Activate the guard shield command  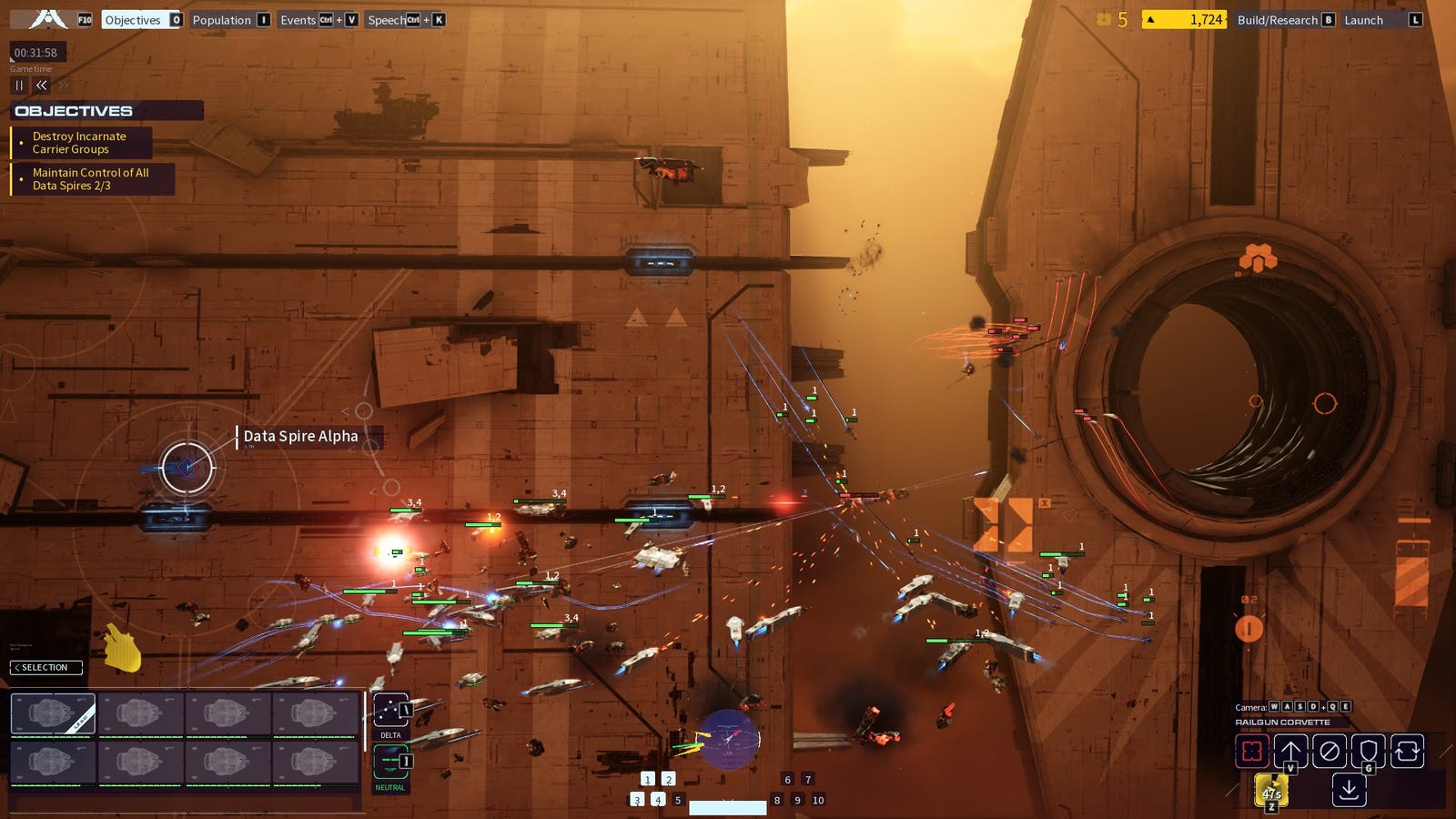click(1368, 752)
